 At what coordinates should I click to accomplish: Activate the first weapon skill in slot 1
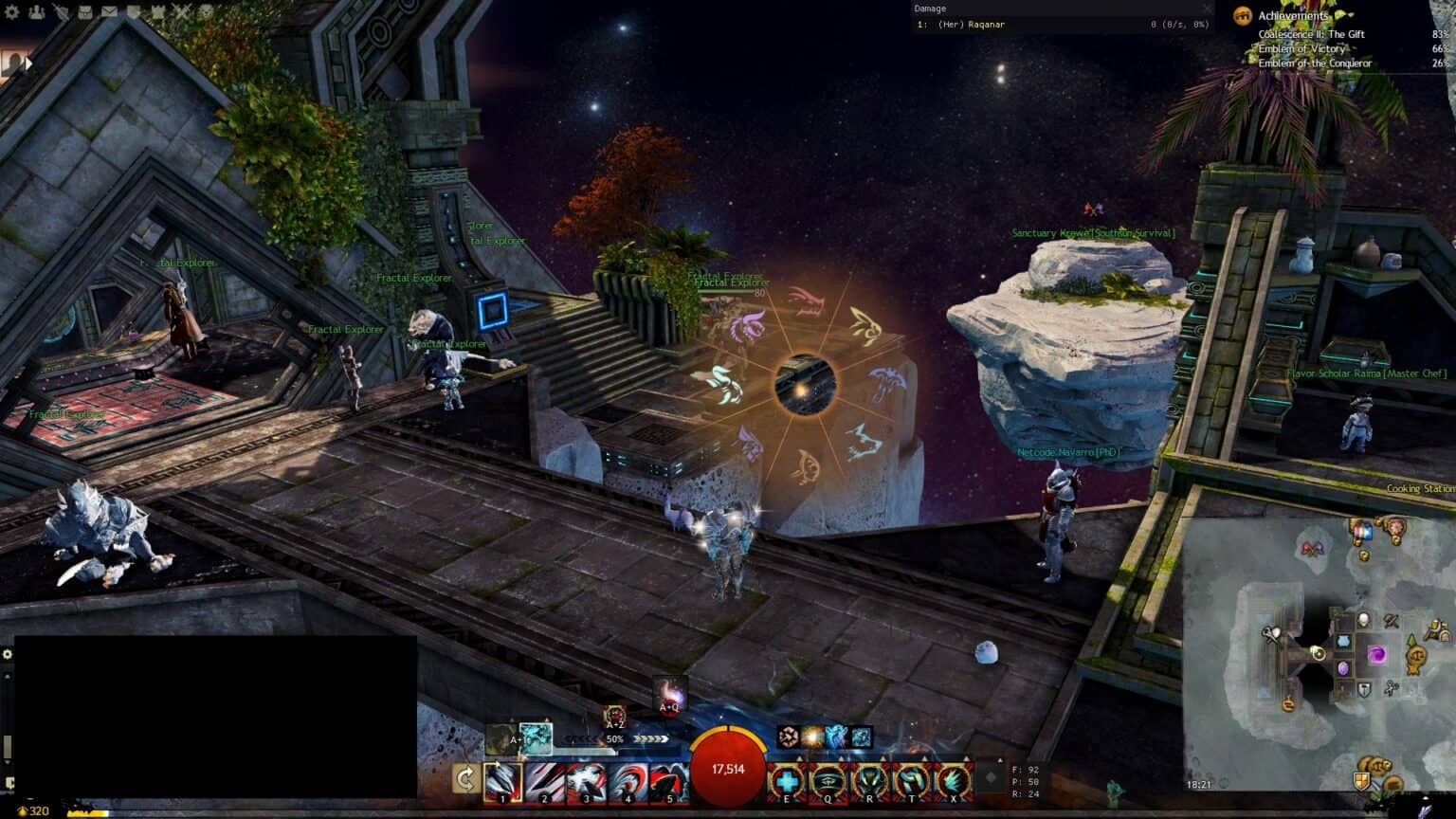[504, 779]
